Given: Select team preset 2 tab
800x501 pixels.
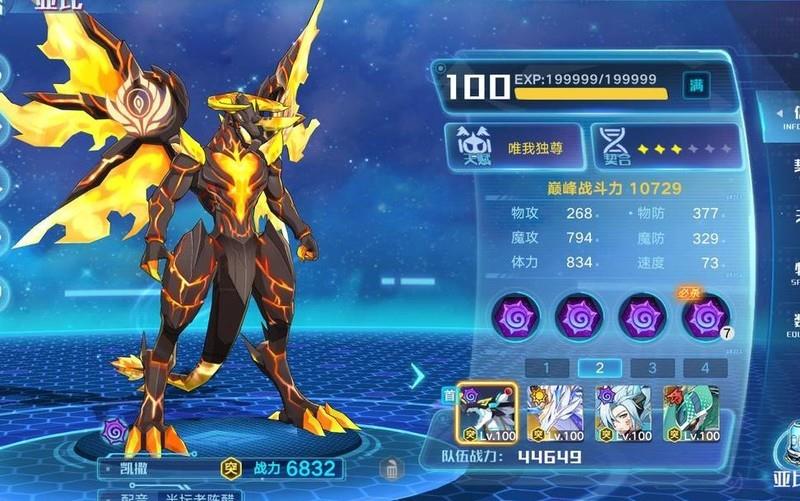Looking at the screenshot, I should (x=600, y=368).
